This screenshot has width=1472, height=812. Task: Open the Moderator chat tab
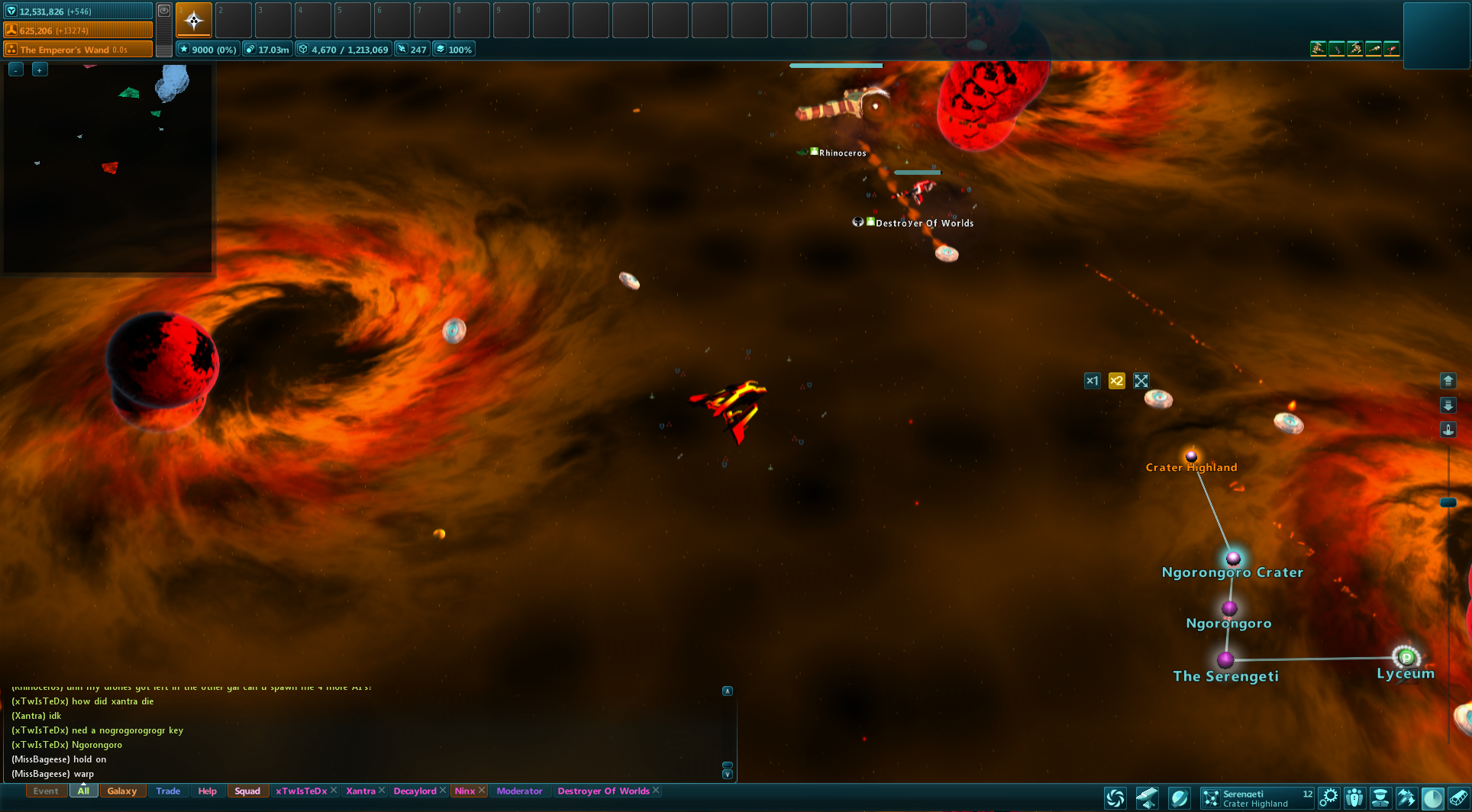(x=519, y=791)
